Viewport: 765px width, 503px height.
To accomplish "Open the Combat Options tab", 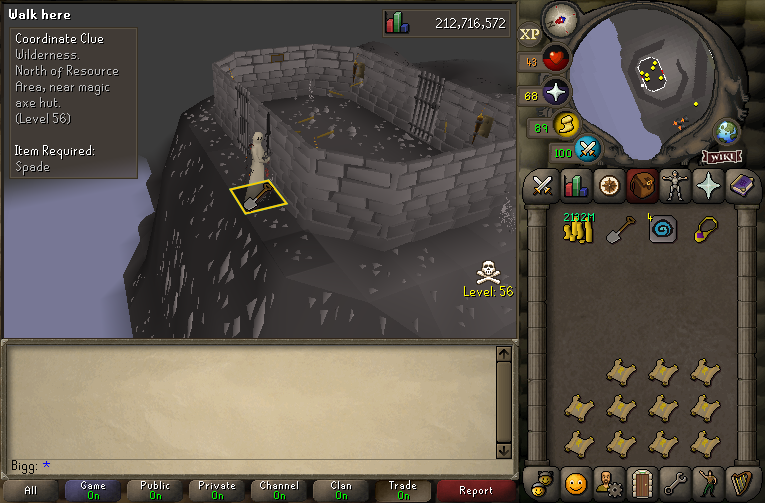I will [543, 185].
